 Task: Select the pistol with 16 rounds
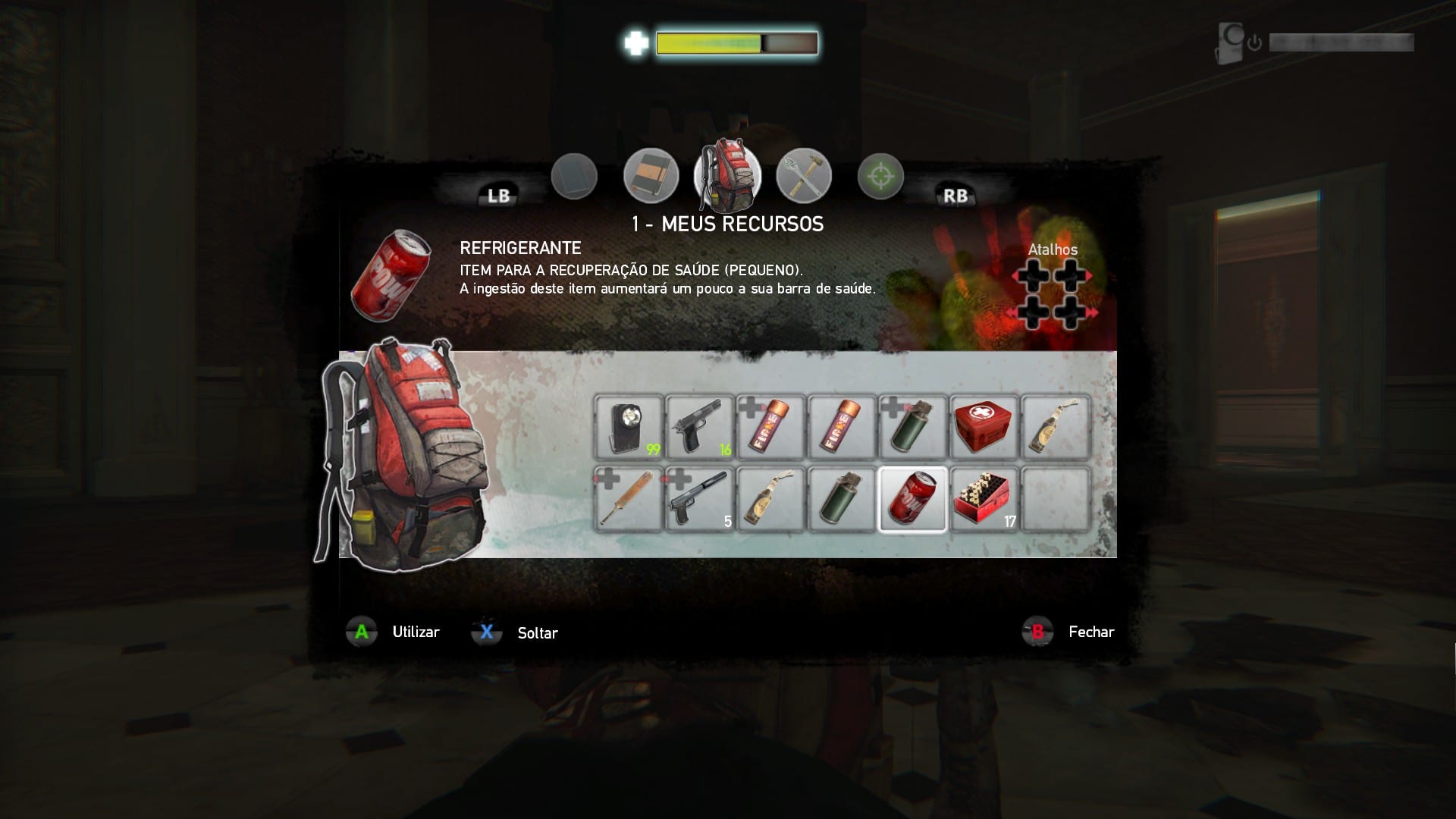tap(700, 427)
